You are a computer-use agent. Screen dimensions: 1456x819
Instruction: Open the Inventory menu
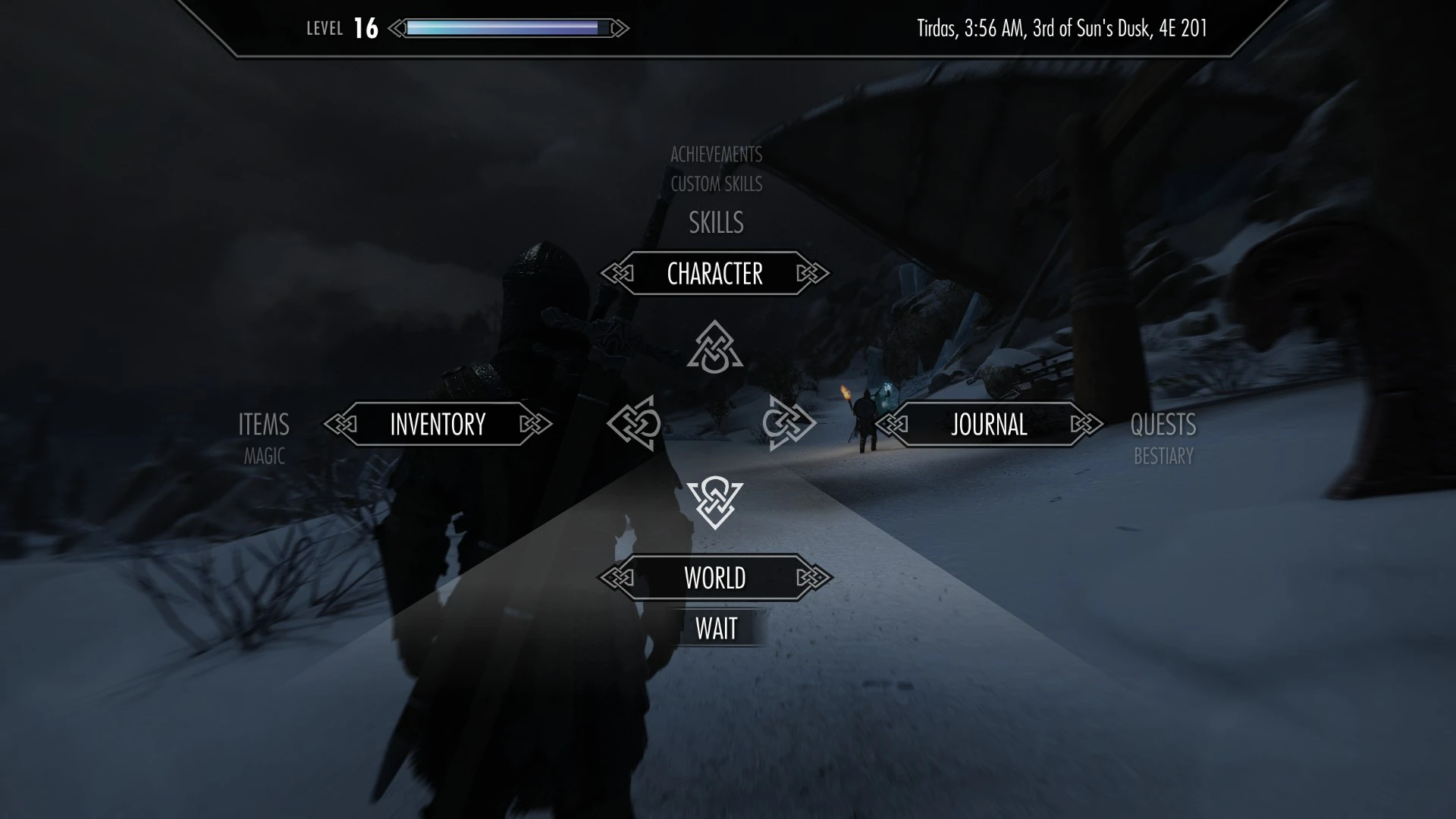pyautogui.click(x=438, y=425)
